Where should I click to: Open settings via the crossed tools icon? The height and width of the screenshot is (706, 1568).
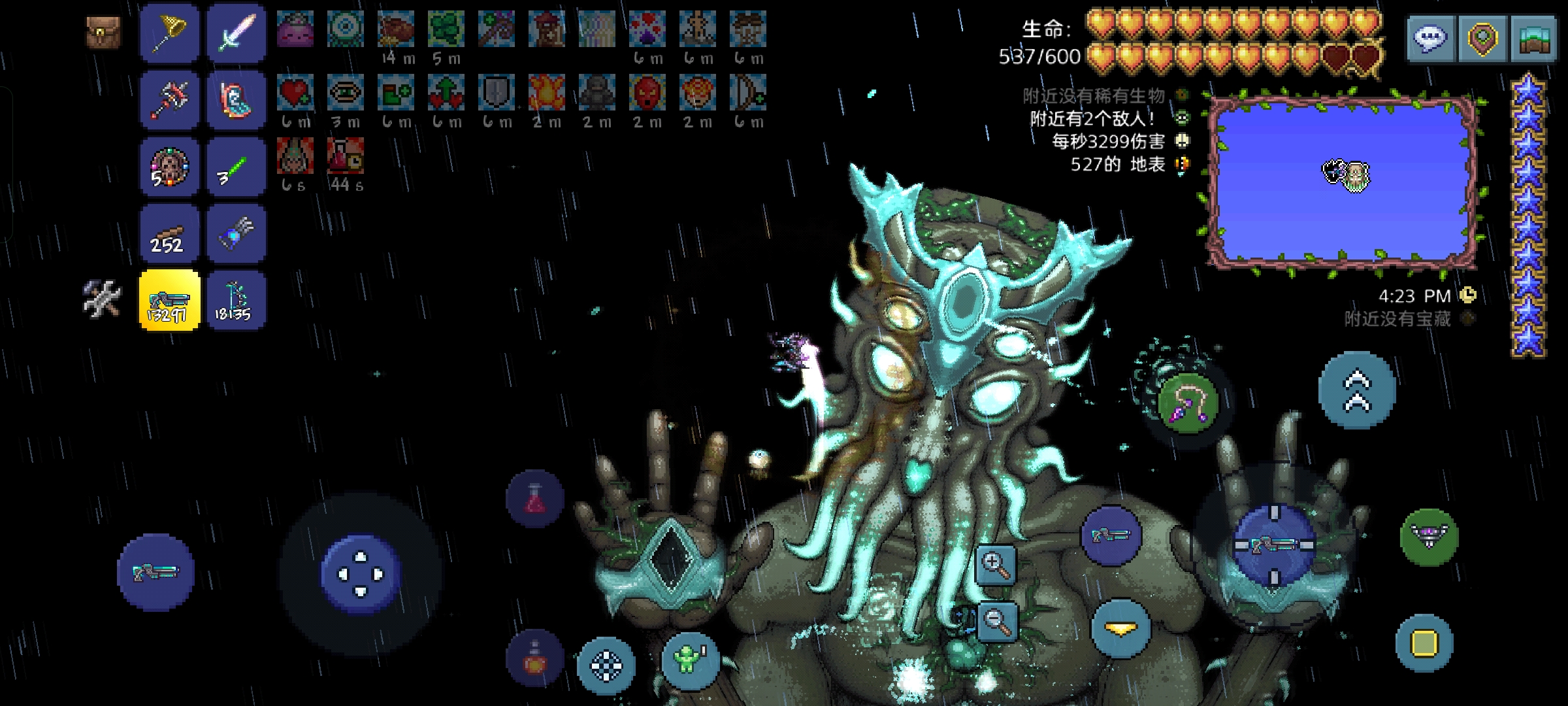point(103,299)
